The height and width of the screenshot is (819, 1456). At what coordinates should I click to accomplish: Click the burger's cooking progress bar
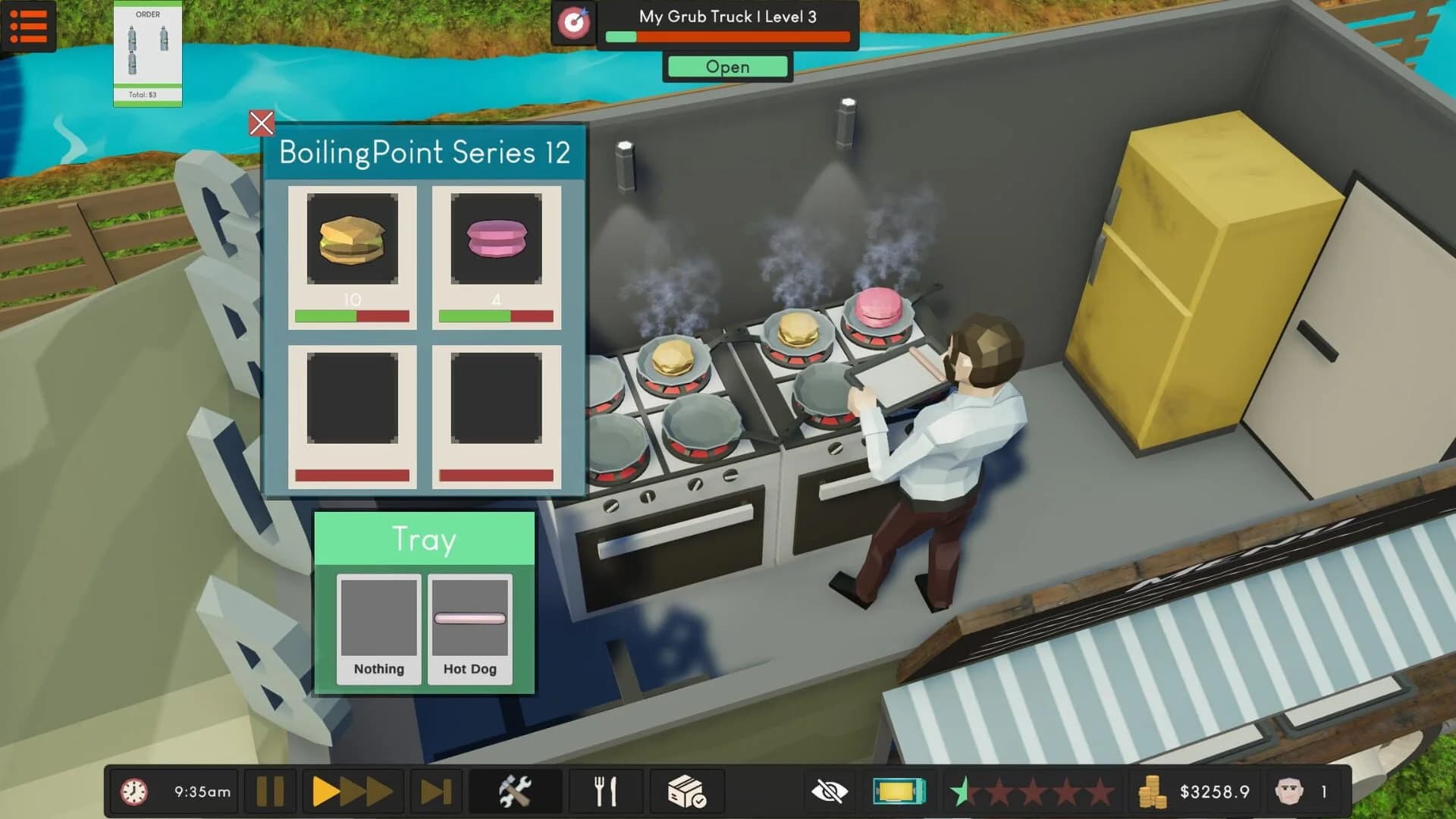[353, 318]
